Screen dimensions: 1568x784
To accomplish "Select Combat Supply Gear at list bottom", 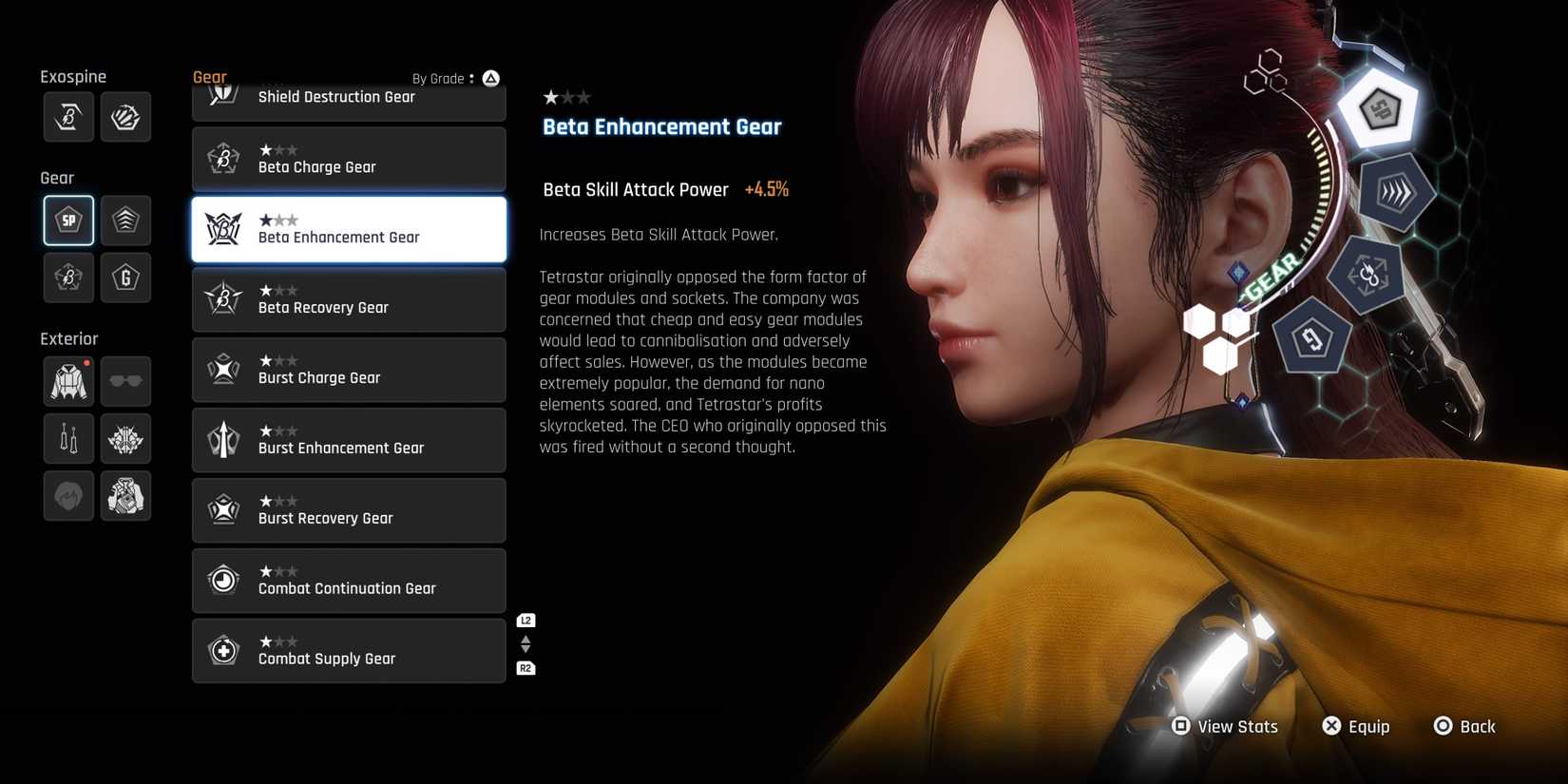I will pos(349,651).
